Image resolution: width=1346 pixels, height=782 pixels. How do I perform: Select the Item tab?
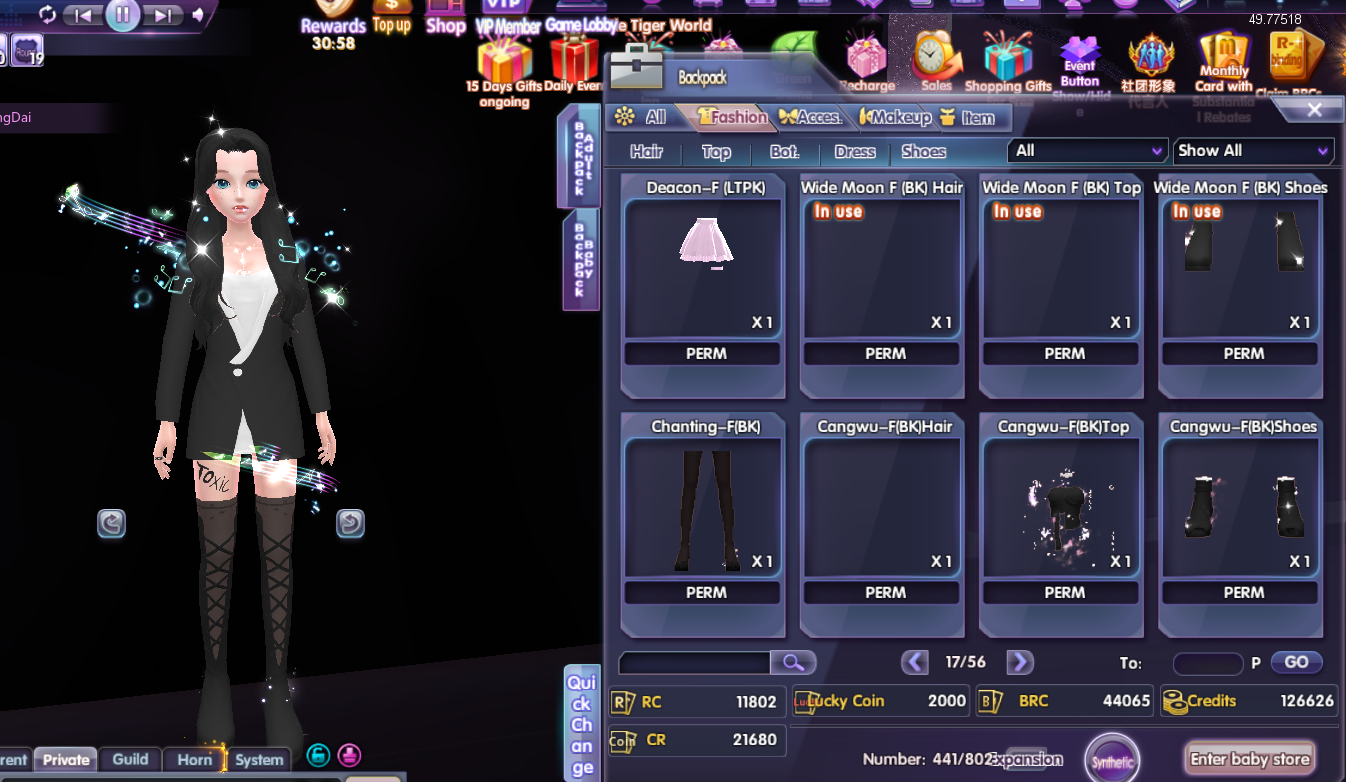pos(968,117)
